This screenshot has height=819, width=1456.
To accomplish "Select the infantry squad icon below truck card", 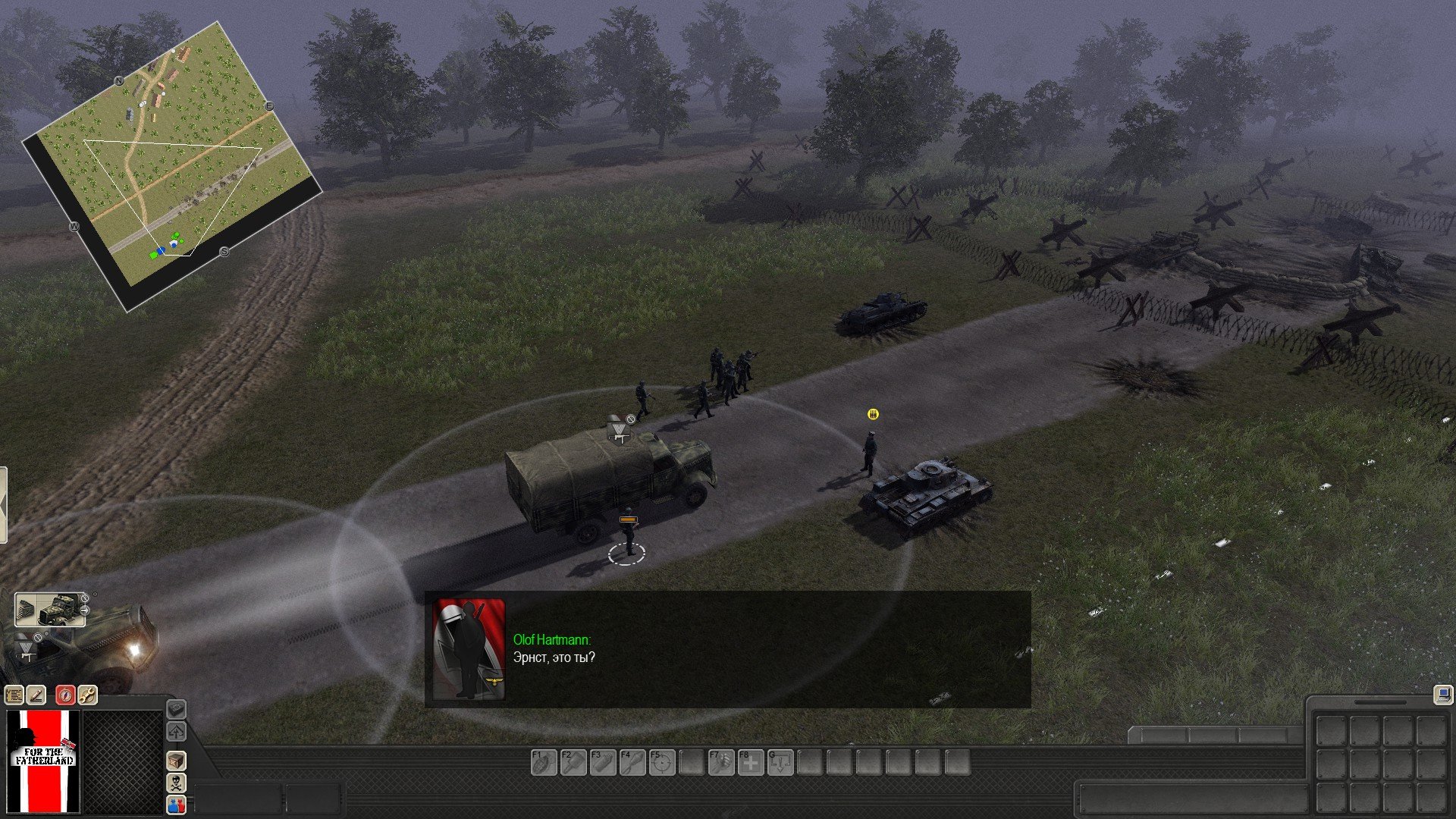I will (x=27, y=648).
